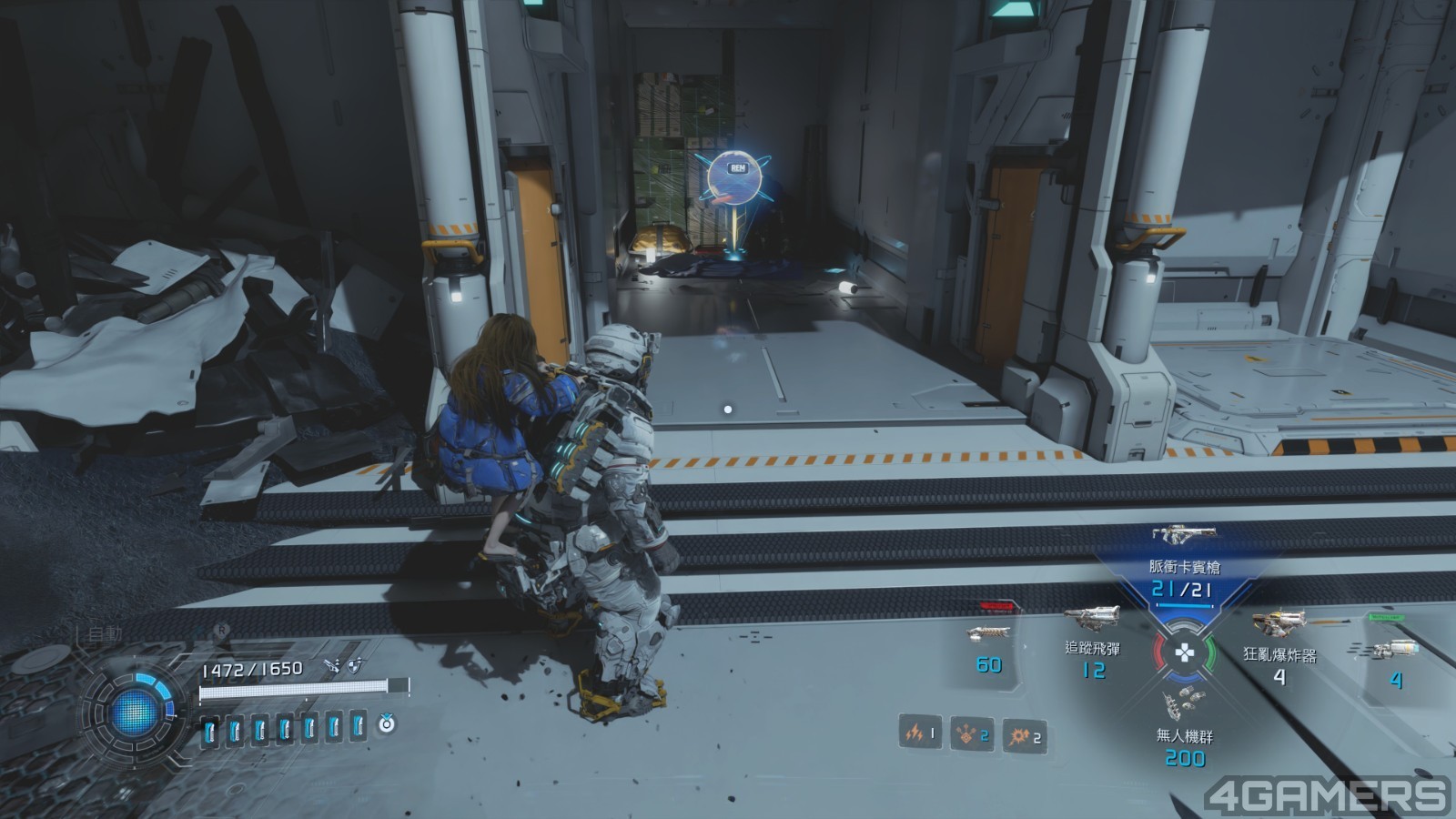Image resolution: width=1456 pixels, height=819 pixels.
Task: Select the far-left weapon with 60 ammo
Action: tap(988, 632)
